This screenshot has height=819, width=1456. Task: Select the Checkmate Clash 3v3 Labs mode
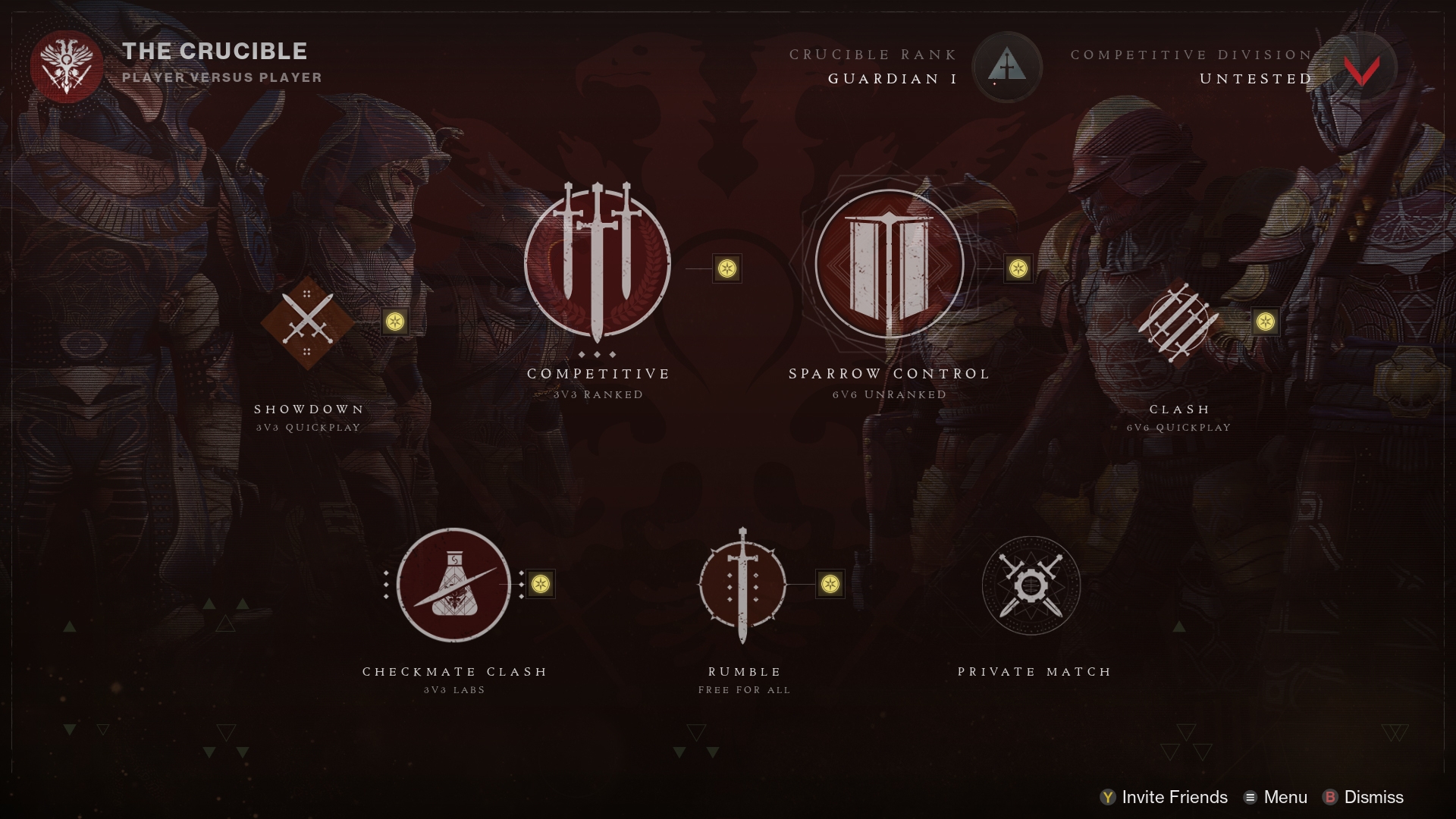[453, 585]
